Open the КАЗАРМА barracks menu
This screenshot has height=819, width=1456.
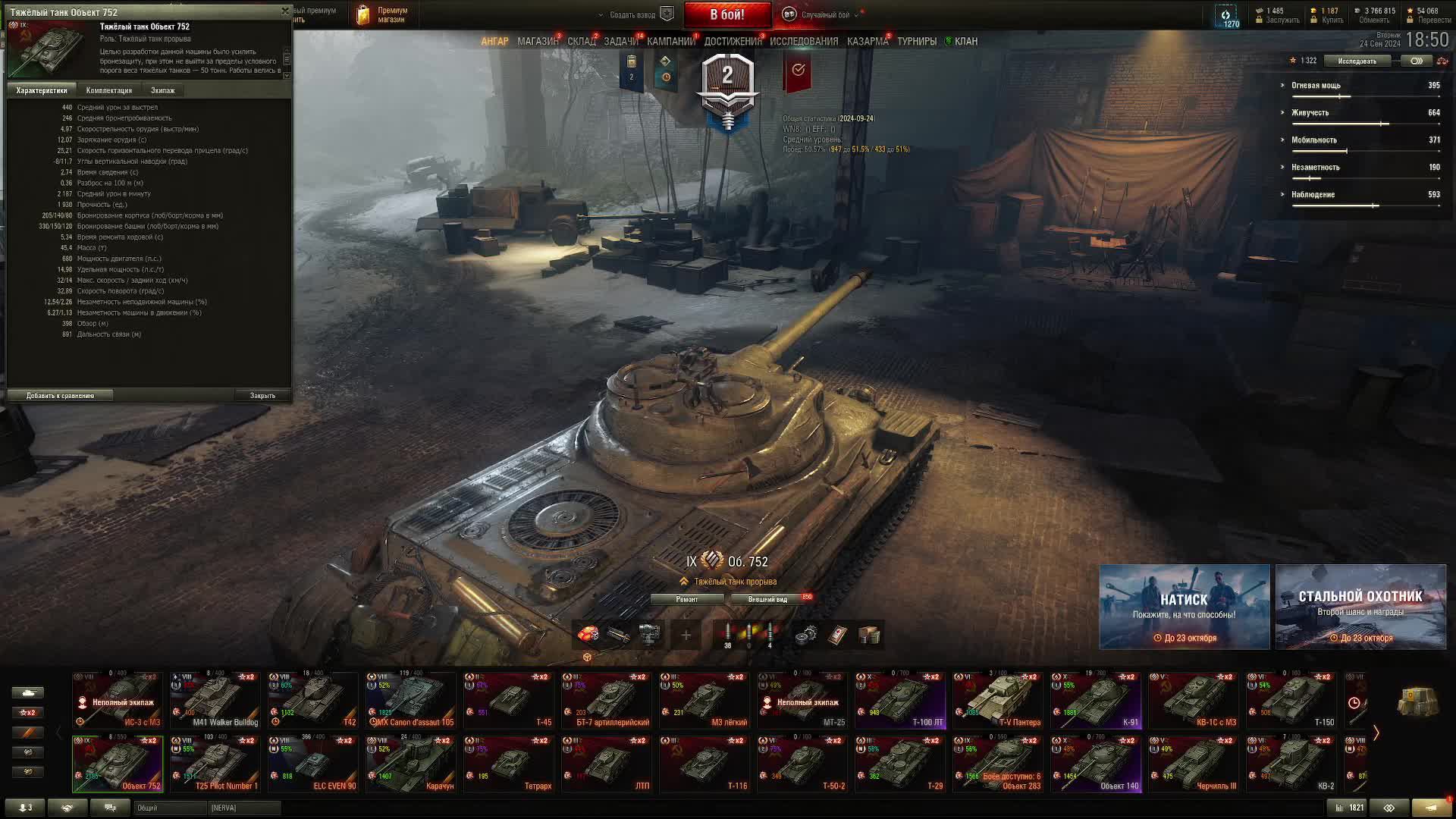point(868,42)
